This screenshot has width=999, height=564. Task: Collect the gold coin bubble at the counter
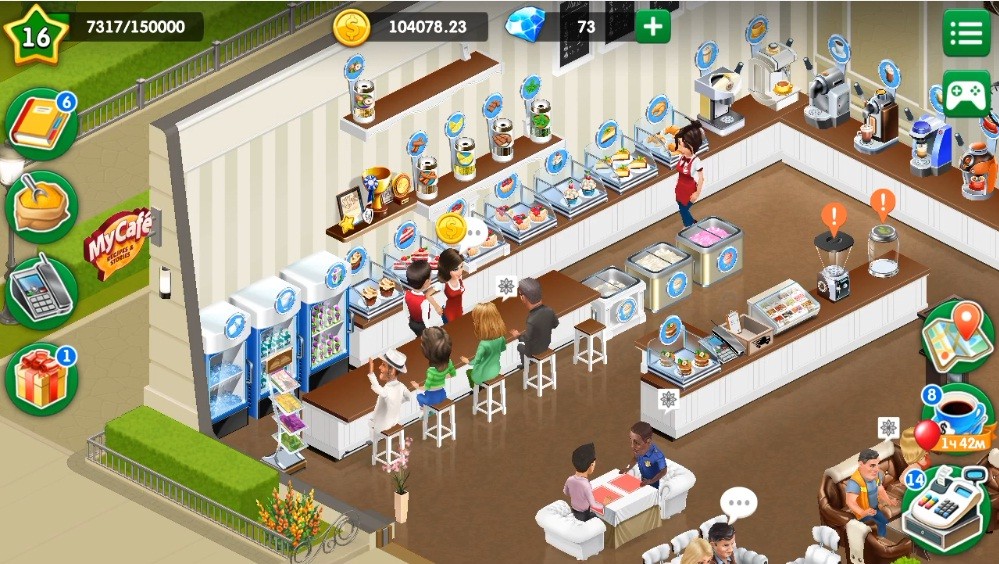(451, 229)
